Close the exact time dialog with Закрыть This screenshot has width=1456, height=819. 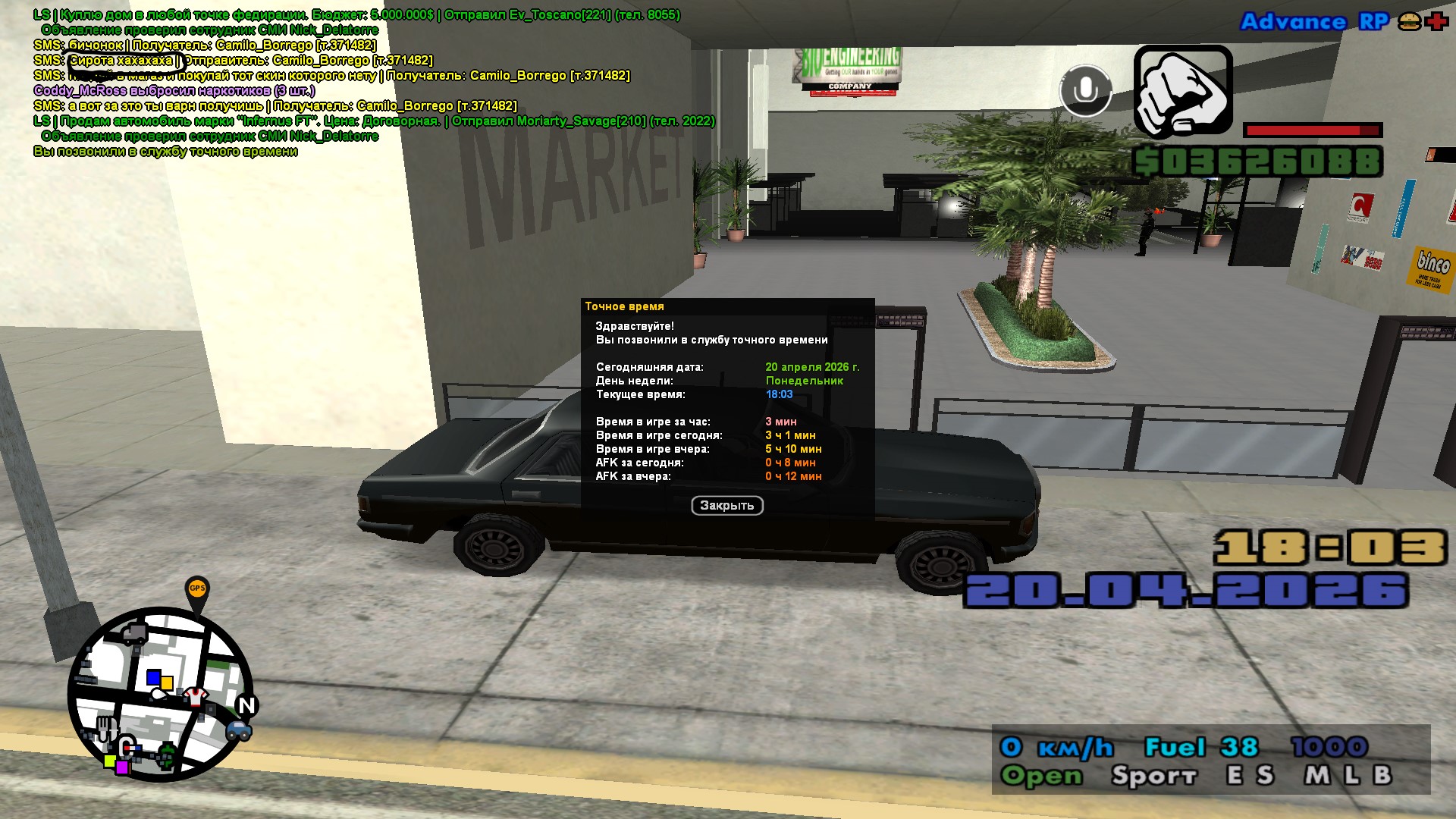click(x=726, y=506)
